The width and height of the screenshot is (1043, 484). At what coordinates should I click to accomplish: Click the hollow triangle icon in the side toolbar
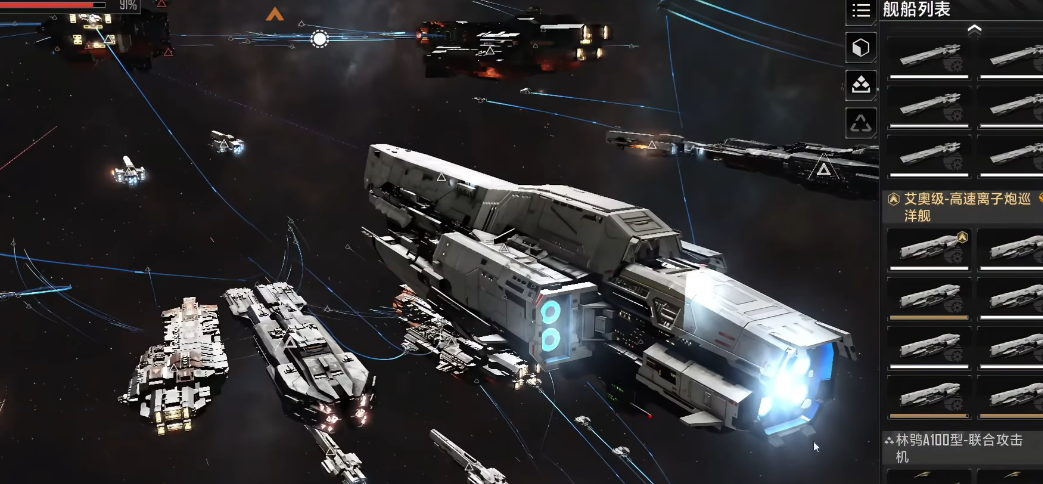pyautogui.click(x=861, y=123)
